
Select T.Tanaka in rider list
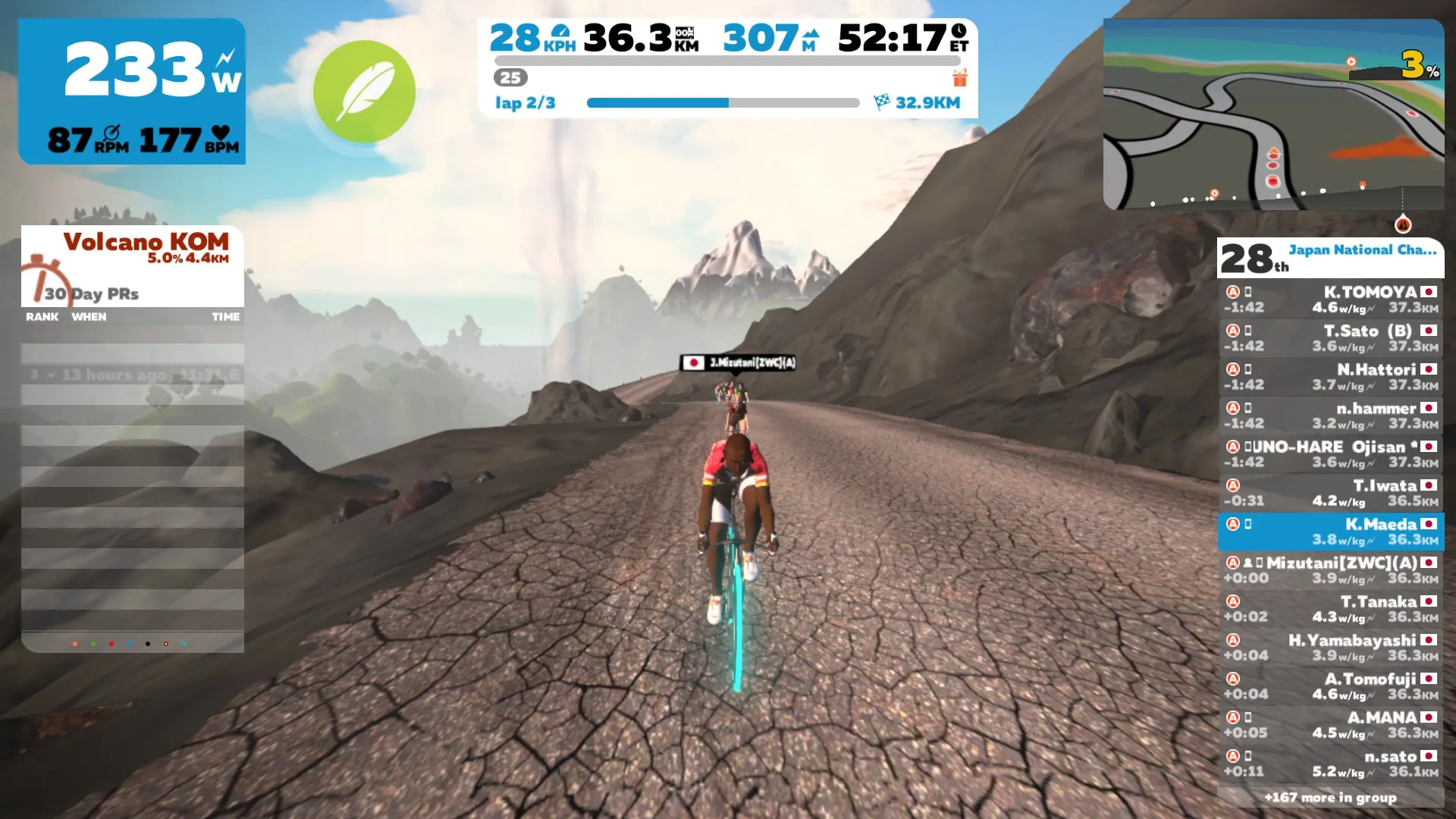click(1331, 609)
